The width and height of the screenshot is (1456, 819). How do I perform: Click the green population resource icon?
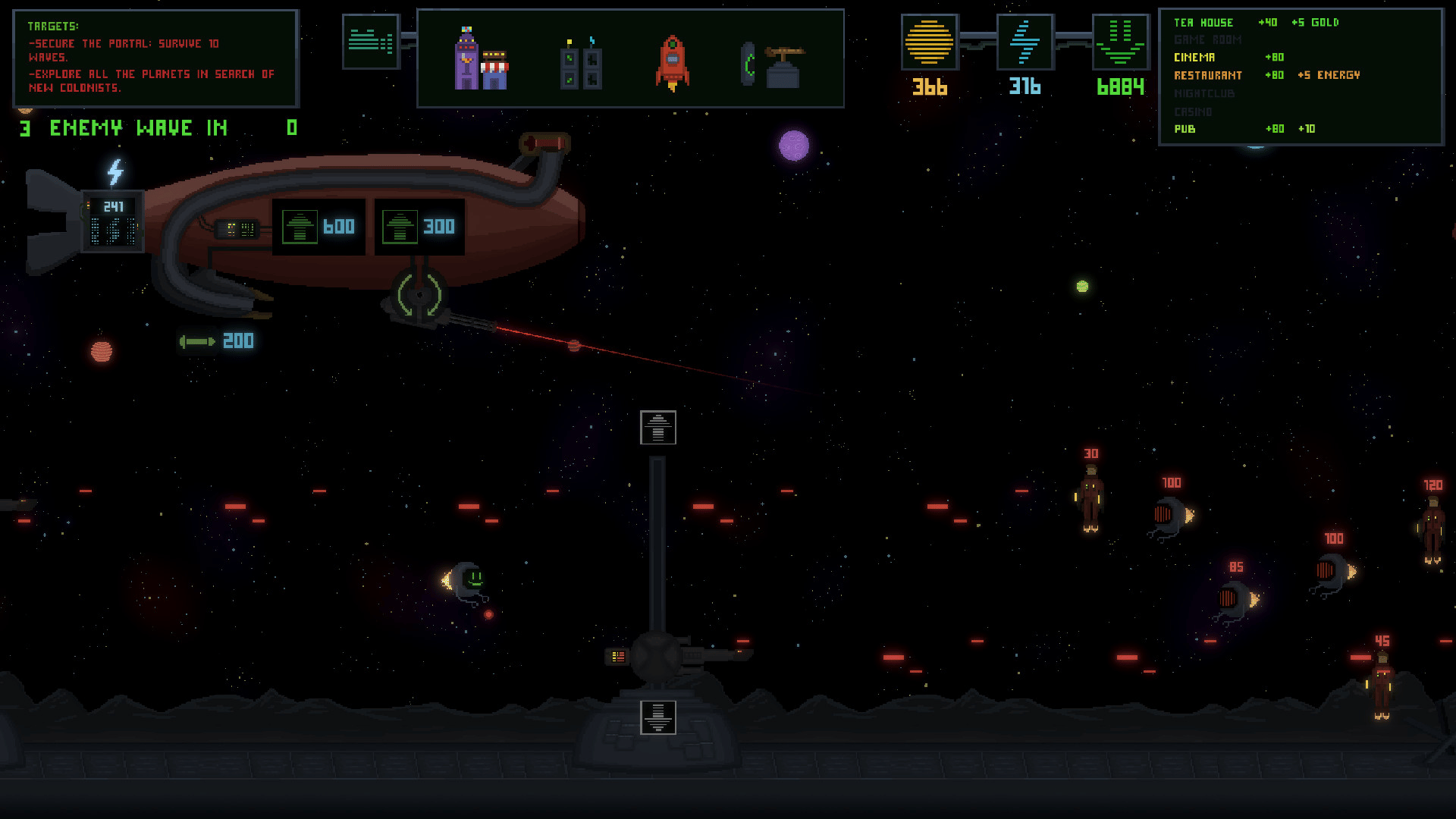(x=1120, y=42)
